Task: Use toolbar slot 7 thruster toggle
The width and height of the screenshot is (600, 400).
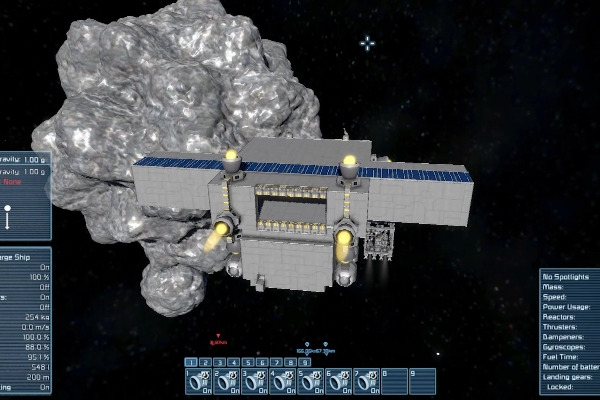Action: (x=367, y=381)
